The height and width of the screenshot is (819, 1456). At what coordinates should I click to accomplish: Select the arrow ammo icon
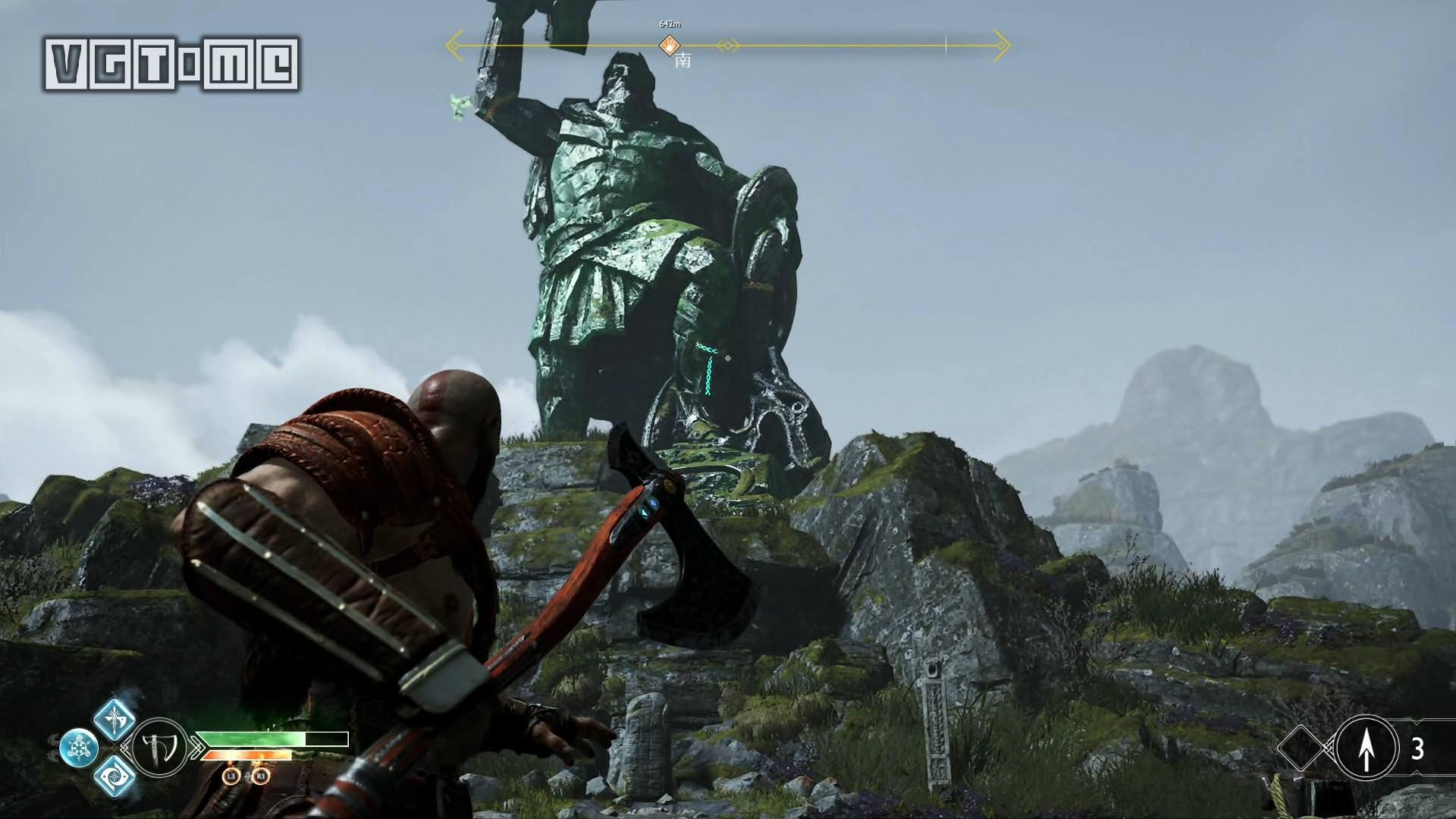(x=1366, y=748)
